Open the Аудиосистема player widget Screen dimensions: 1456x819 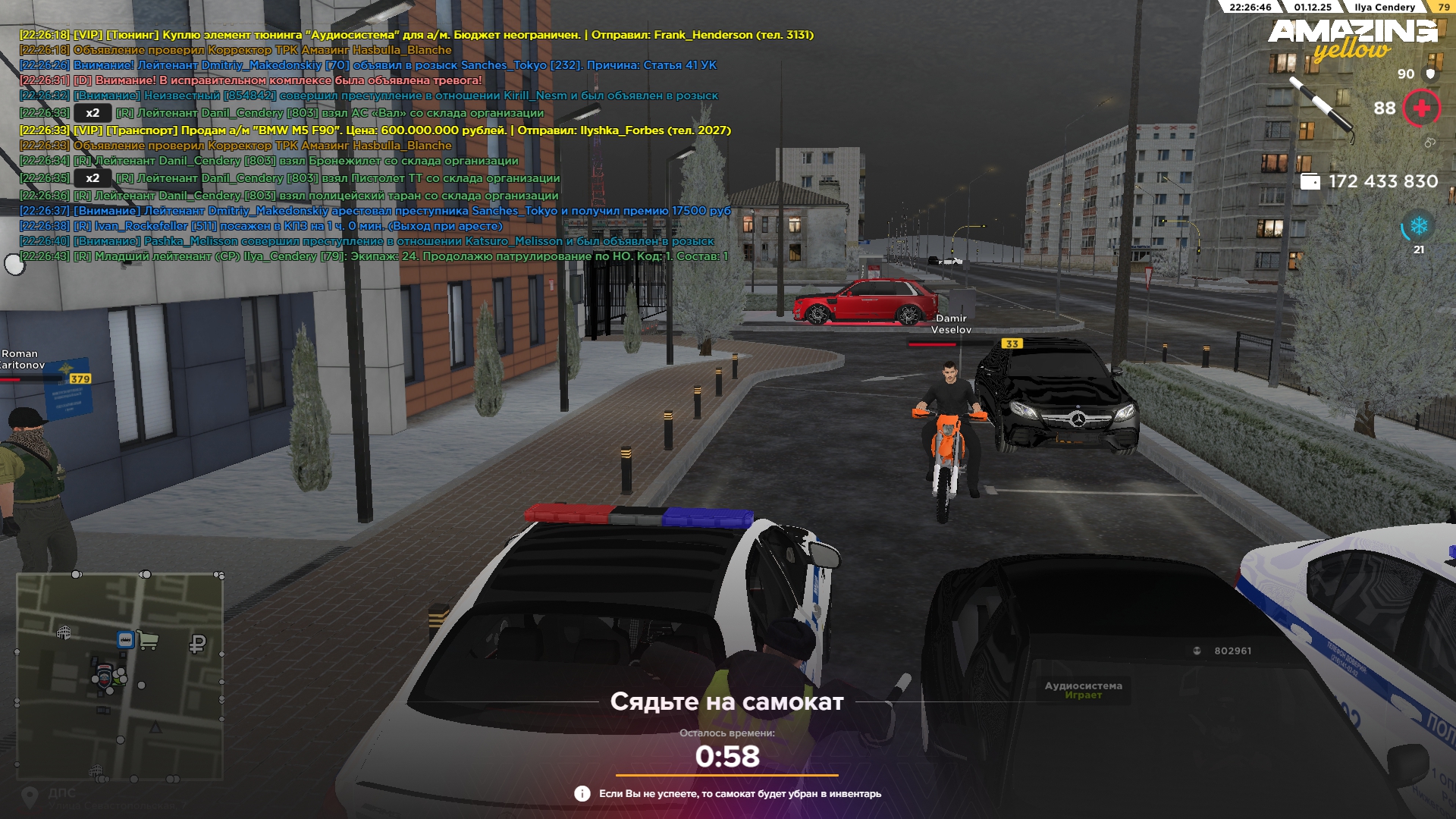tap(1083, 689)
